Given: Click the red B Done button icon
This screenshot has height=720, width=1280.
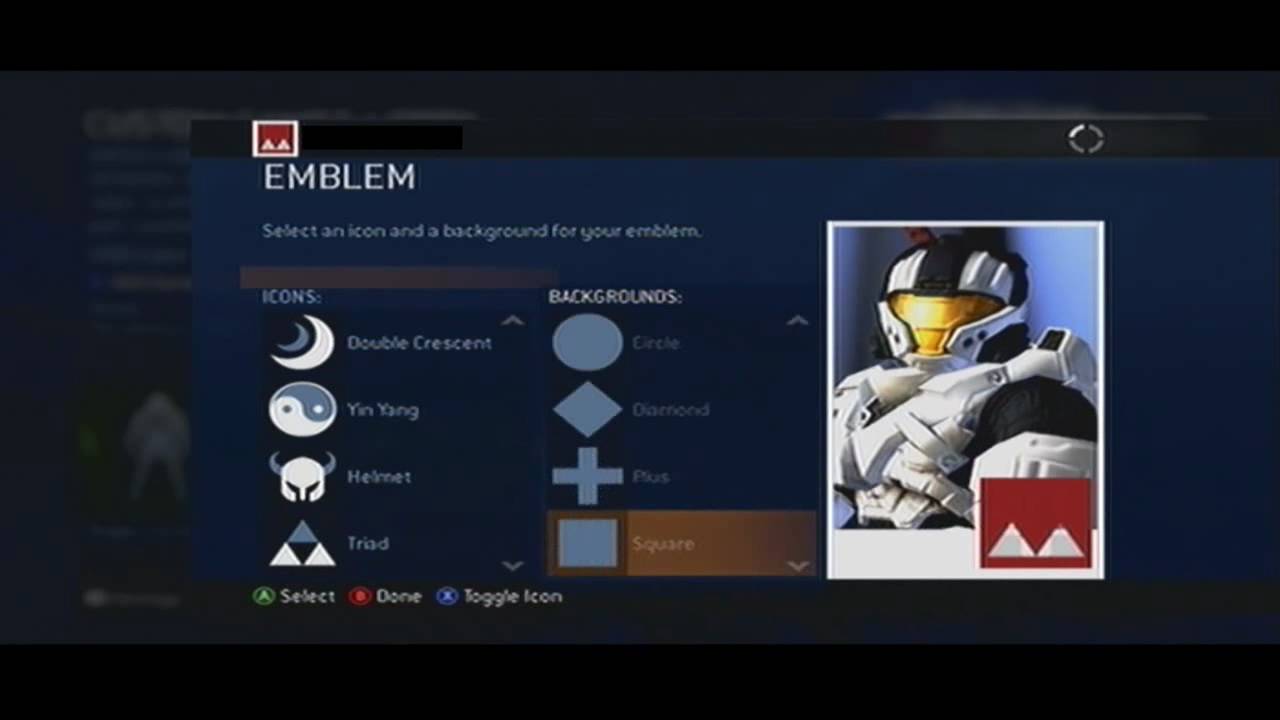Looking at the screenshot, I should [359, 596].
